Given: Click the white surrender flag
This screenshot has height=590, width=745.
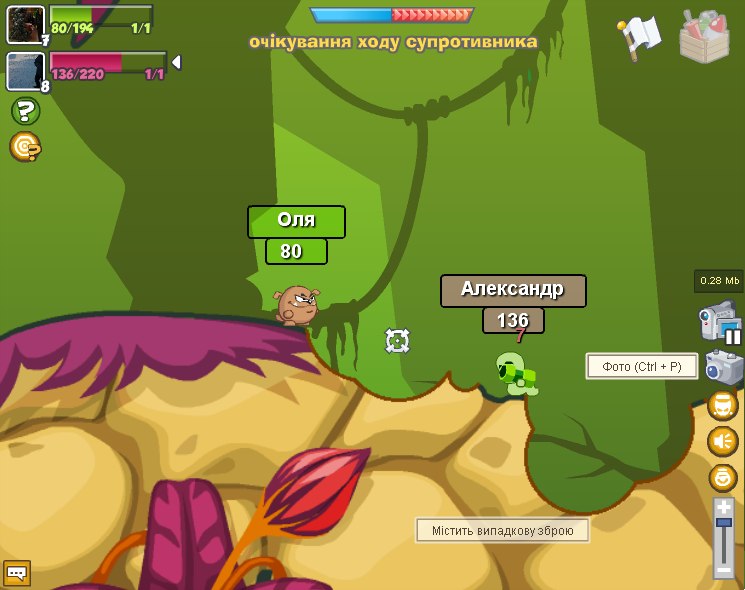Looking at the screenshot, I should (x=639, y=35).
